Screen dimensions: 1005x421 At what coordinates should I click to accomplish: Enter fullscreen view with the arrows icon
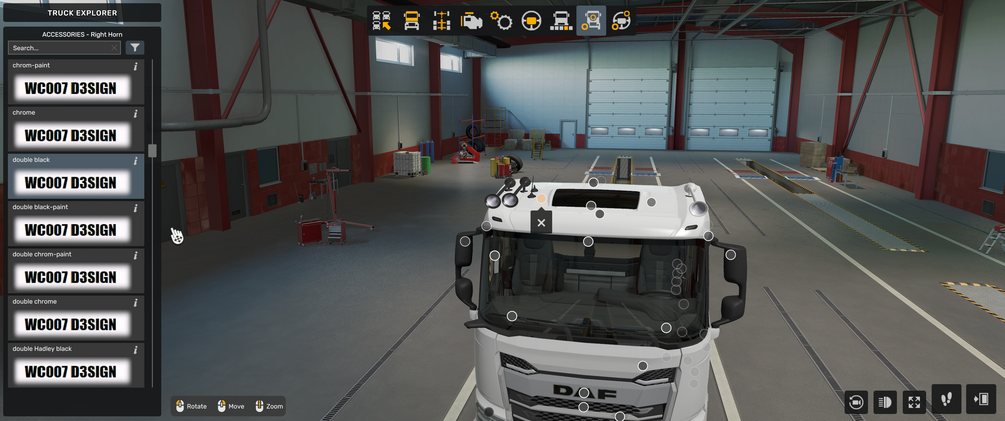[914, 401]
